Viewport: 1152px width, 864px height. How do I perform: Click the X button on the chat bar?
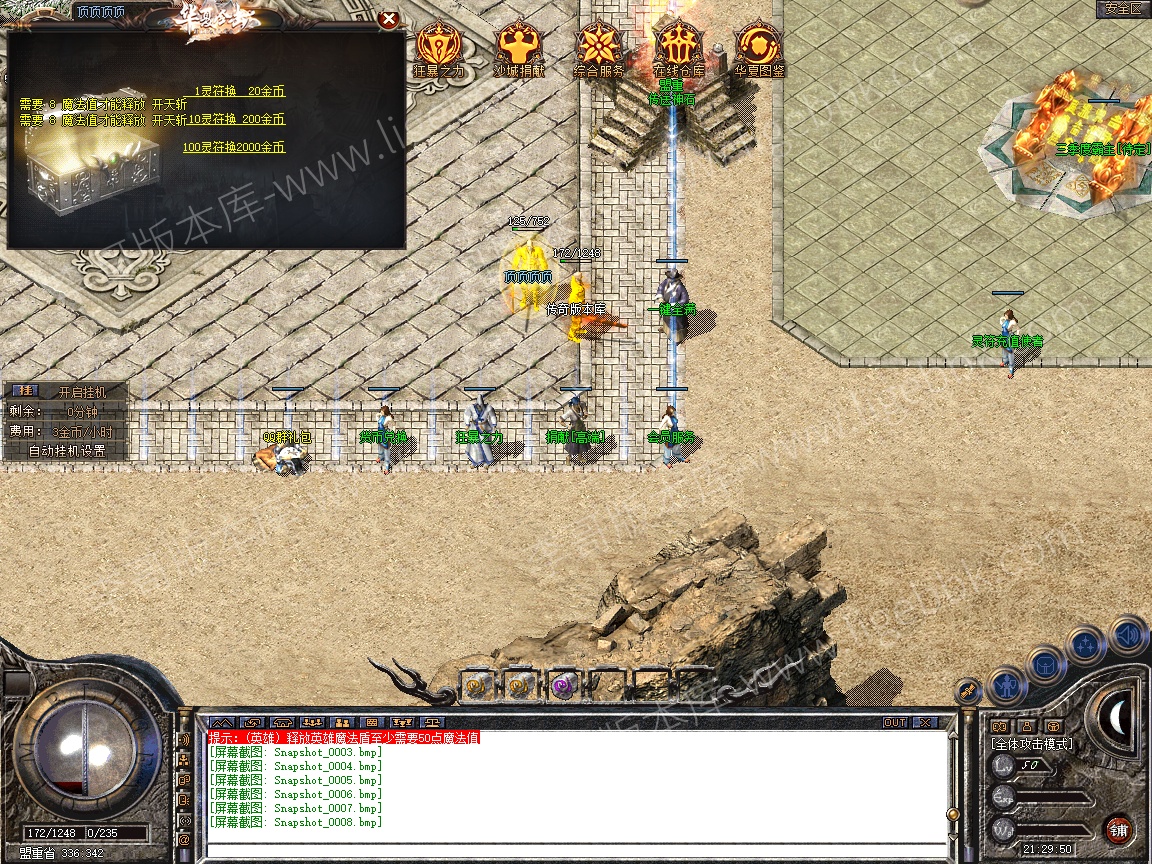click(x=925, y=722)
